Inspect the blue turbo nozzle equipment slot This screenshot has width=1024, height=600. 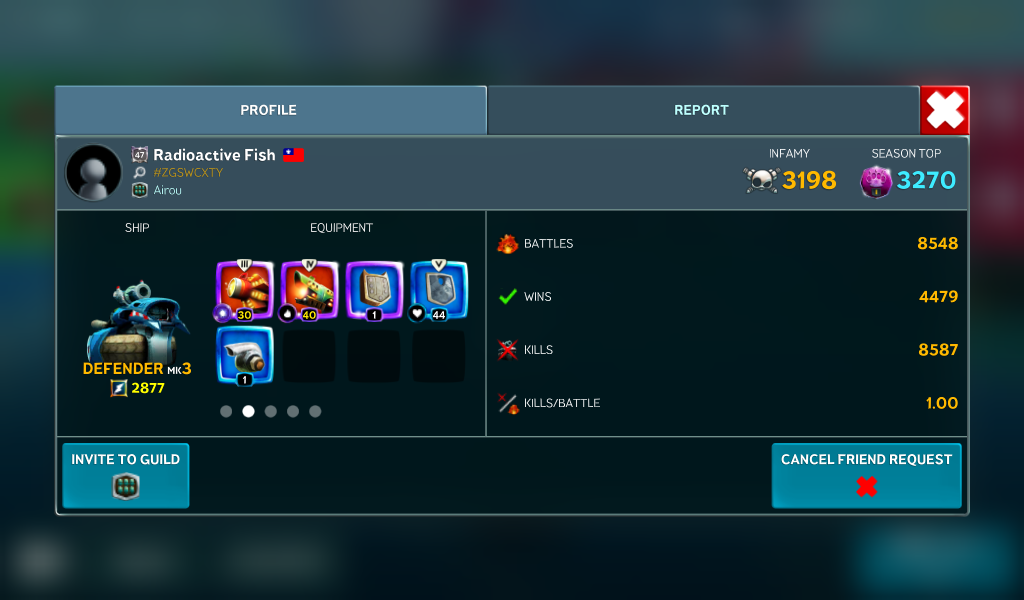tap(245, 355)
